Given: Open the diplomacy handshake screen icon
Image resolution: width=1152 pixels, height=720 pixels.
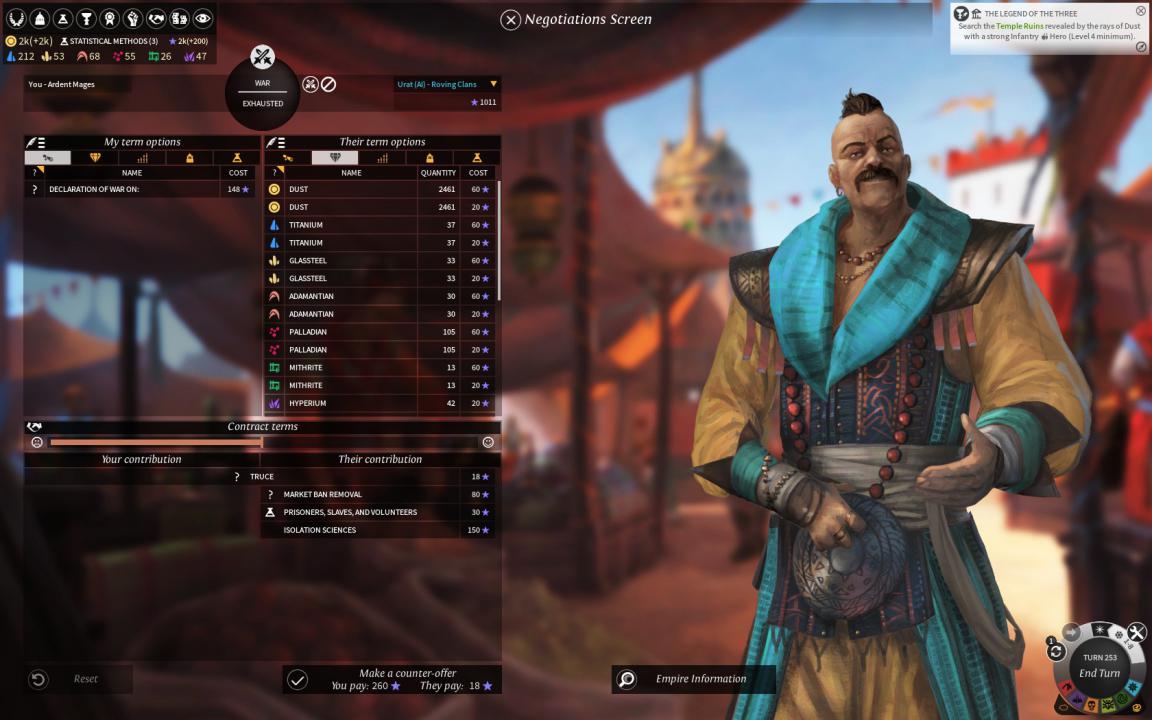Looking at the screenshot, I should coord(156,18).
